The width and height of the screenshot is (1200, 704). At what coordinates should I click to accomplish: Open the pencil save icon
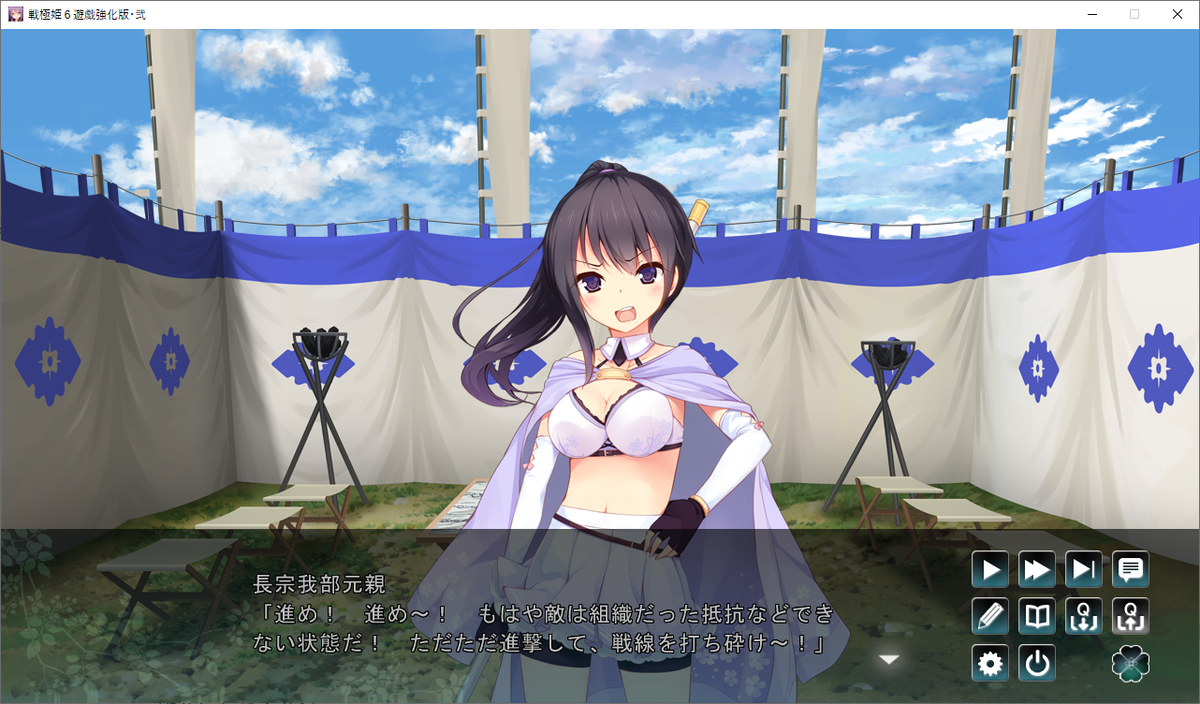pos(990,616)
